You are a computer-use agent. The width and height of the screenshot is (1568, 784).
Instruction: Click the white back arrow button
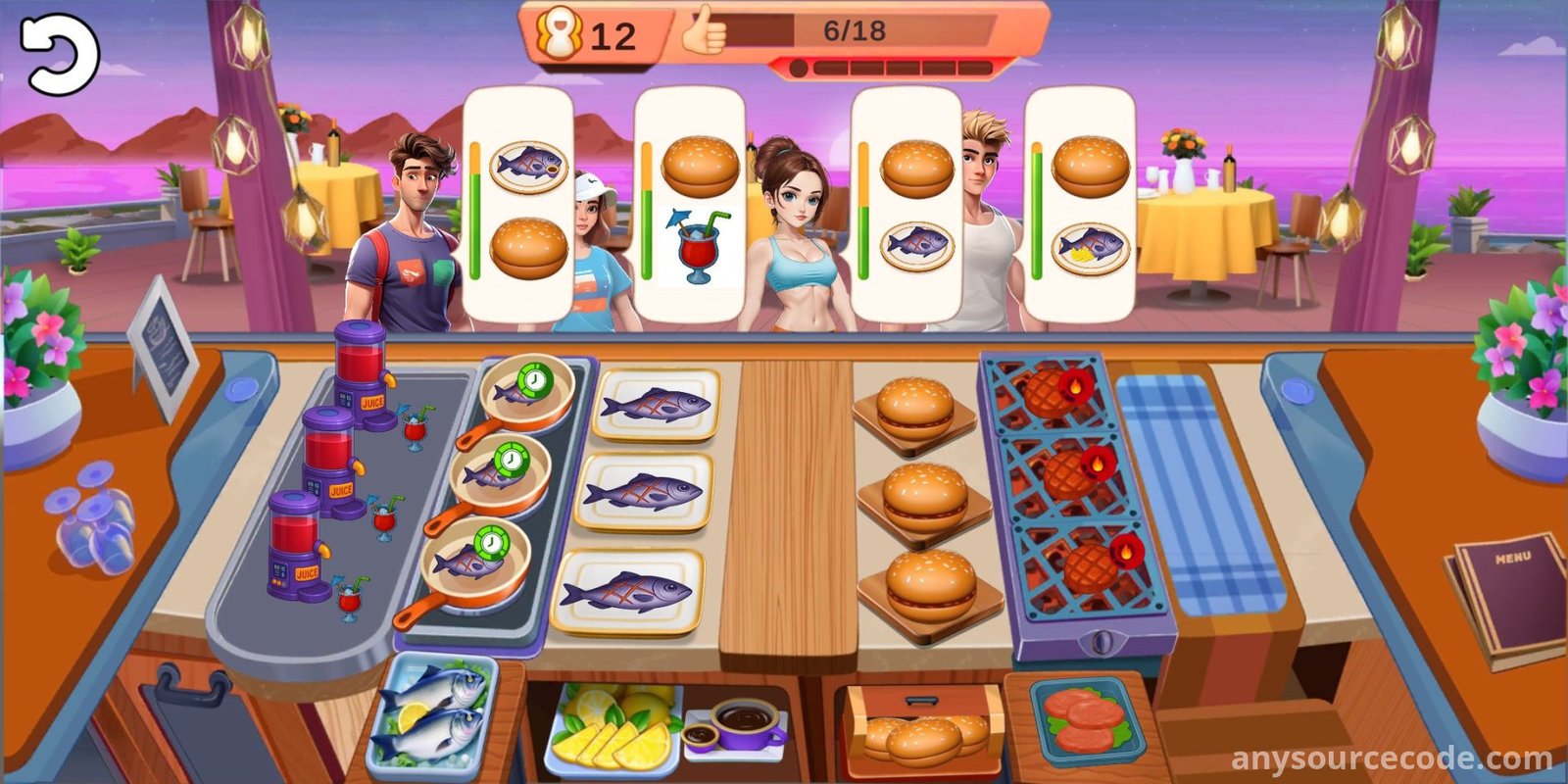(x=58, y=55)
